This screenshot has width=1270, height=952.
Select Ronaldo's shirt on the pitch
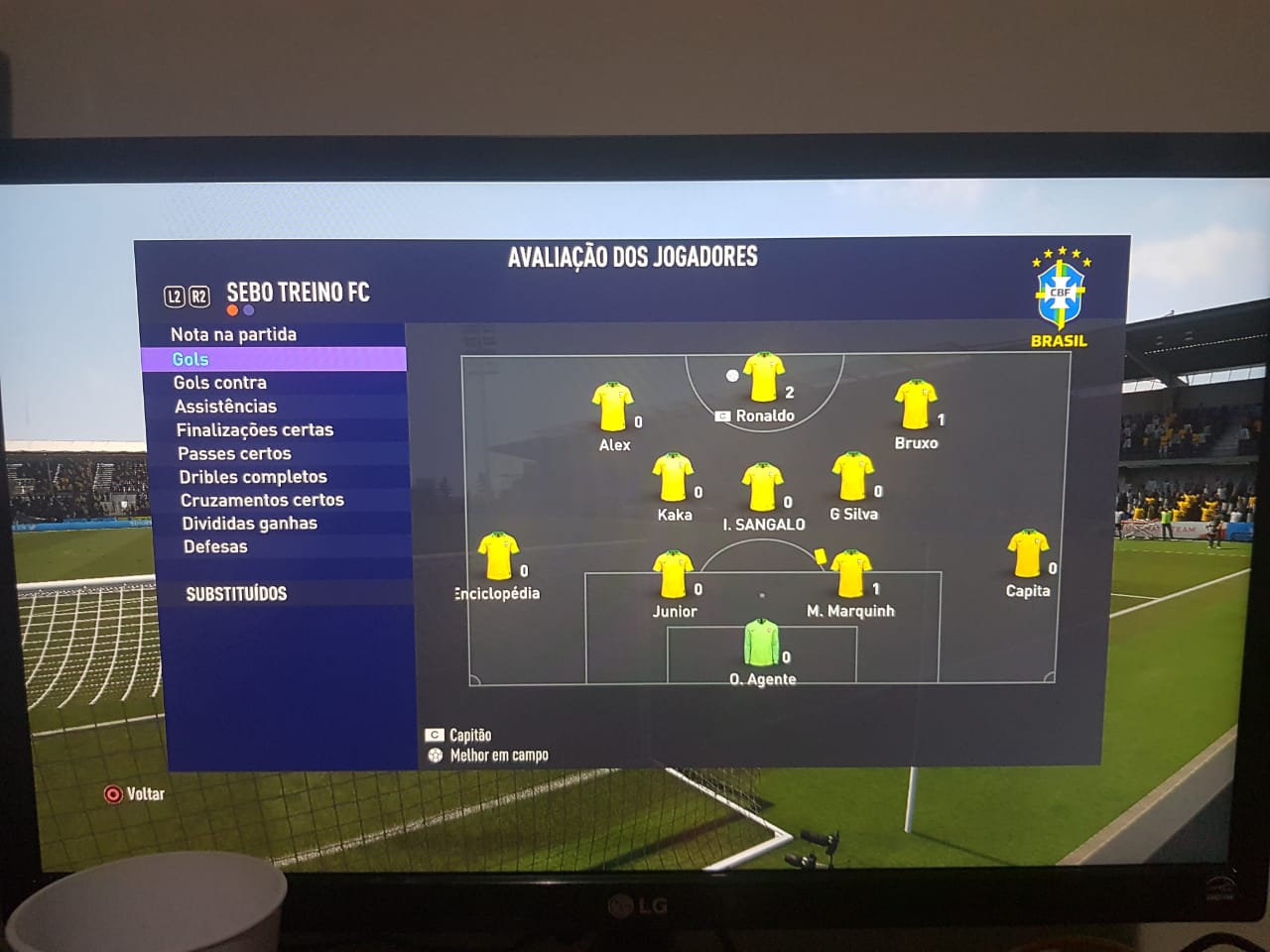pyautogui.click(x=763, y=378)
